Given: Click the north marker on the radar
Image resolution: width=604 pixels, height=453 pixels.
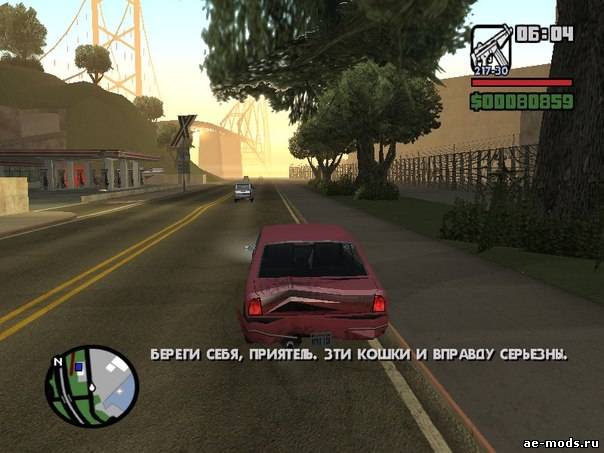Looking at the screenshot, I should [x=58, y=360].
